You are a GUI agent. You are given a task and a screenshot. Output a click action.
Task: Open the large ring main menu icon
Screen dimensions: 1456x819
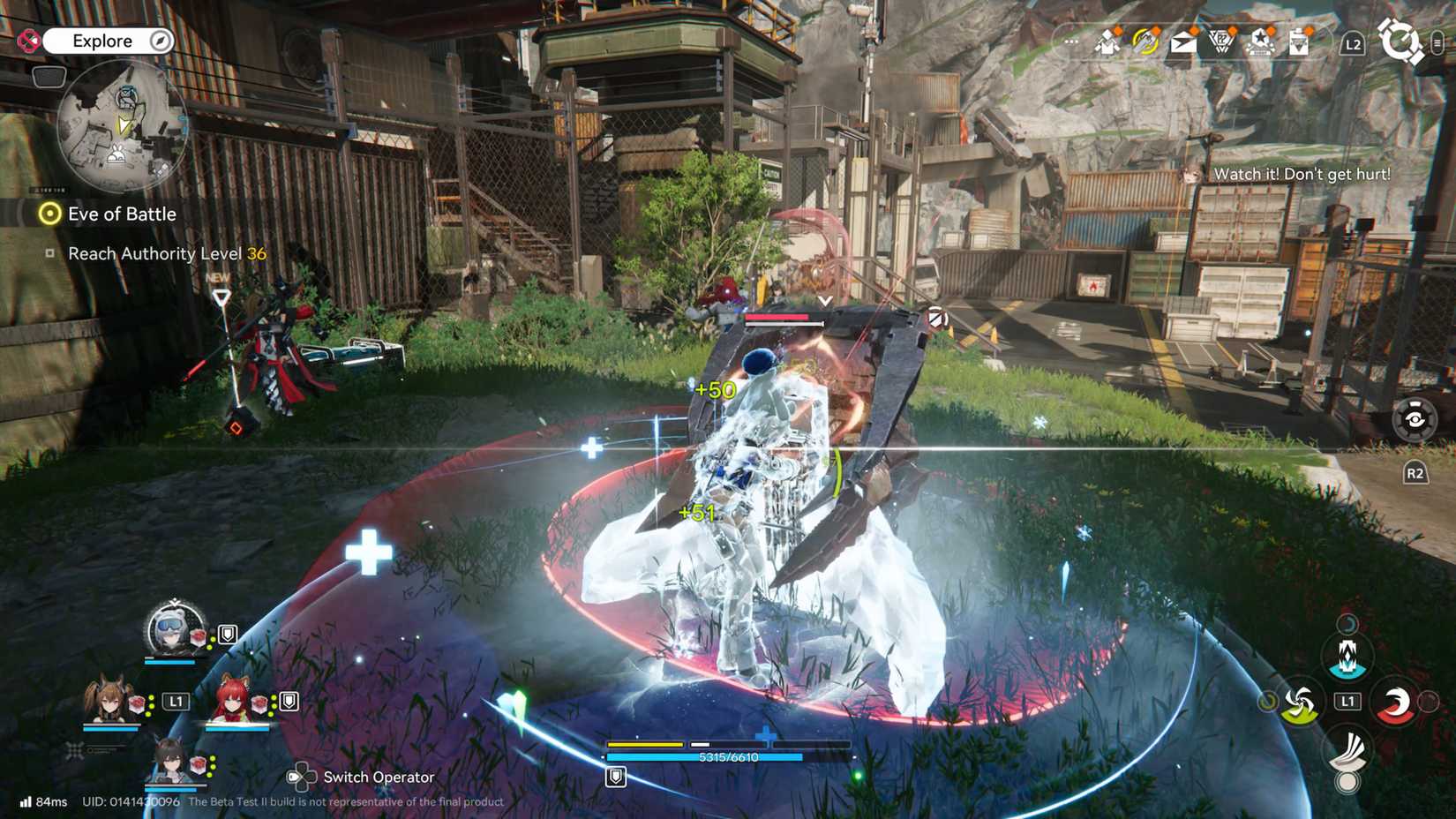click(1400, 41)
